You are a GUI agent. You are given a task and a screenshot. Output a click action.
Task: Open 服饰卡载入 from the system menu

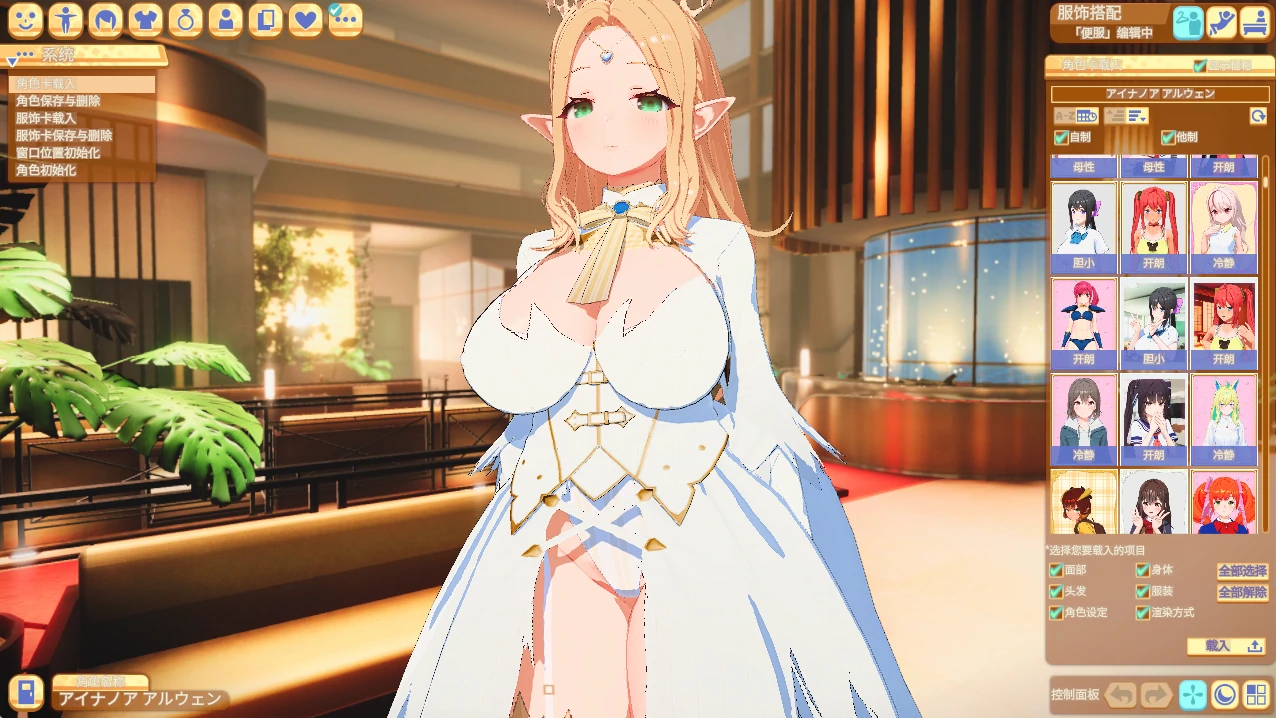click(x=46, y=118)
